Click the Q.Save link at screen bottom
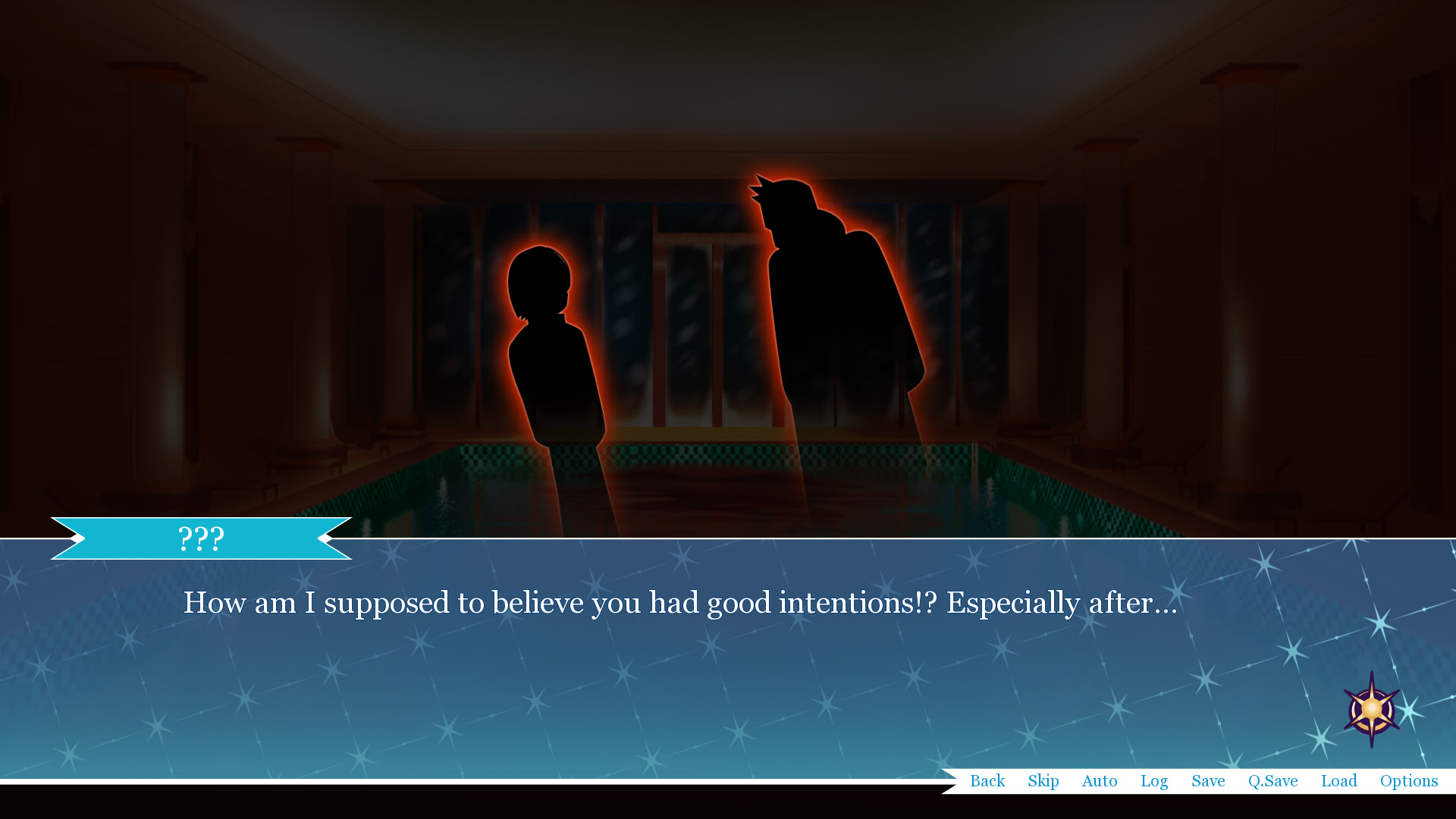 (1274, 780)
